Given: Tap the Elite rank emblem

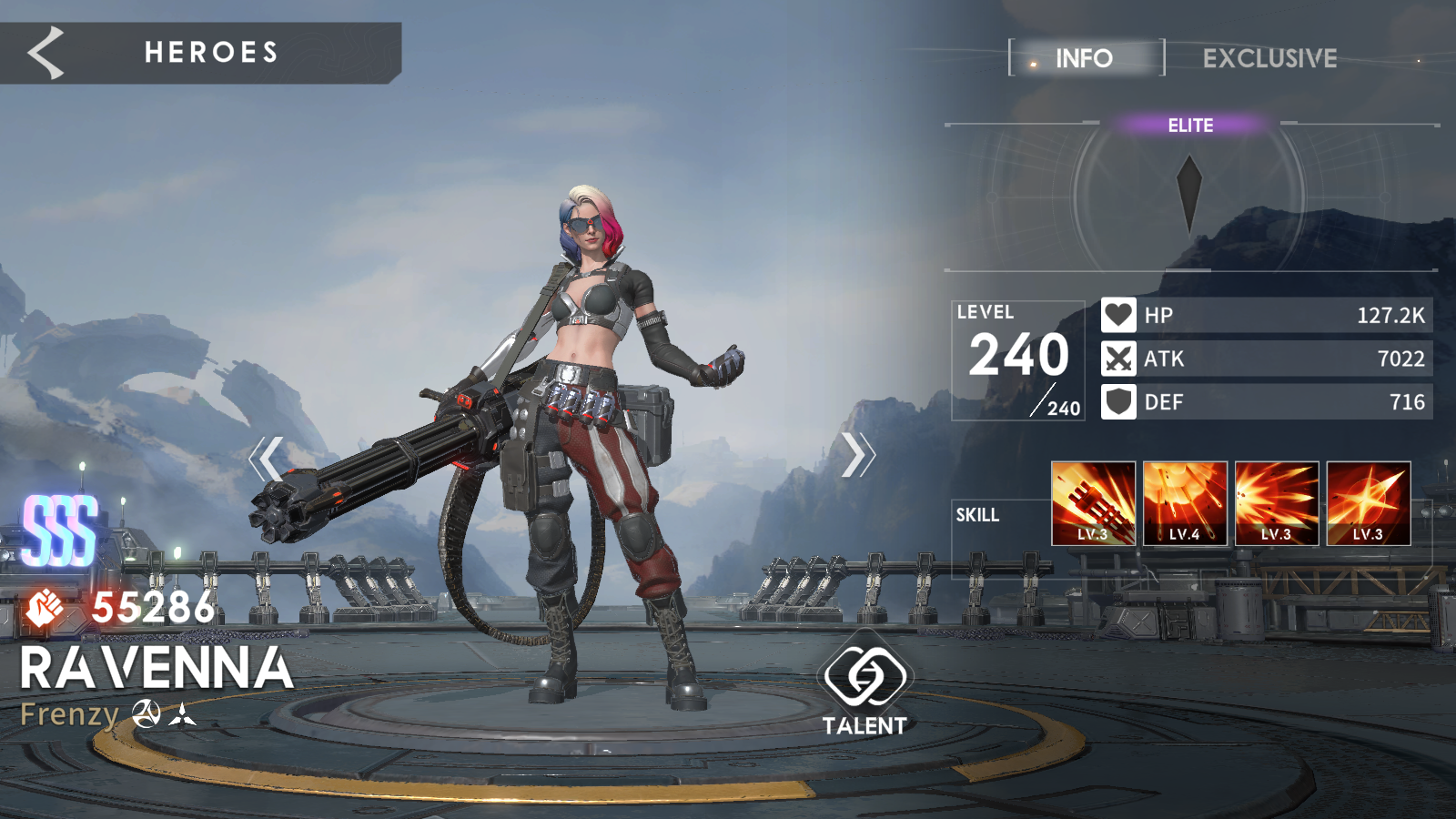Looking at the screenshot, I should tap(1189, 191).
